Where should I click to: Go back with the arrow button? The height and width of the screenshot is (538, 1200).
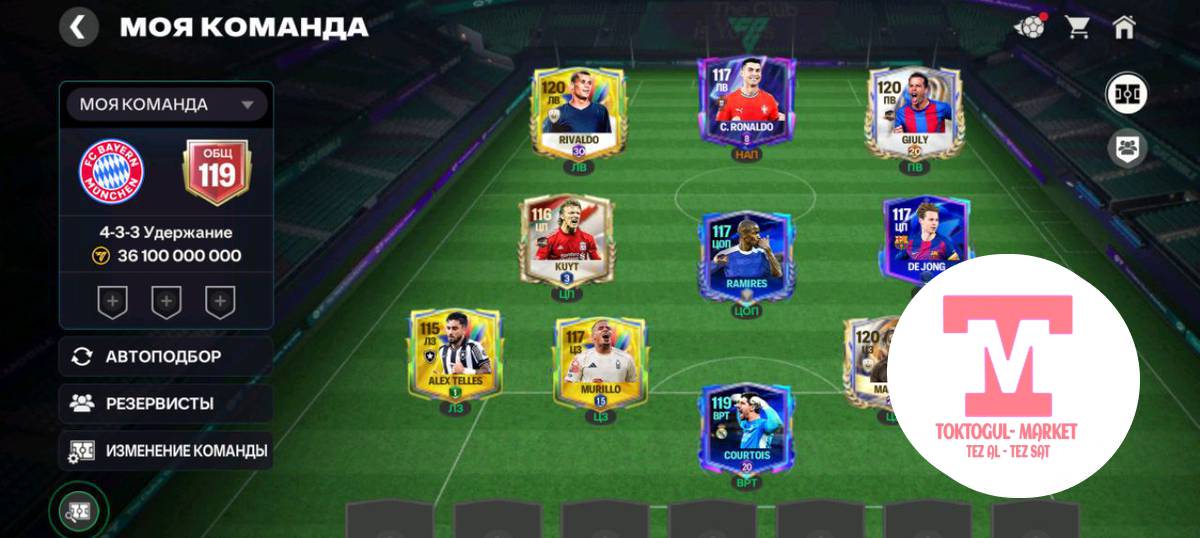point(78,27)
